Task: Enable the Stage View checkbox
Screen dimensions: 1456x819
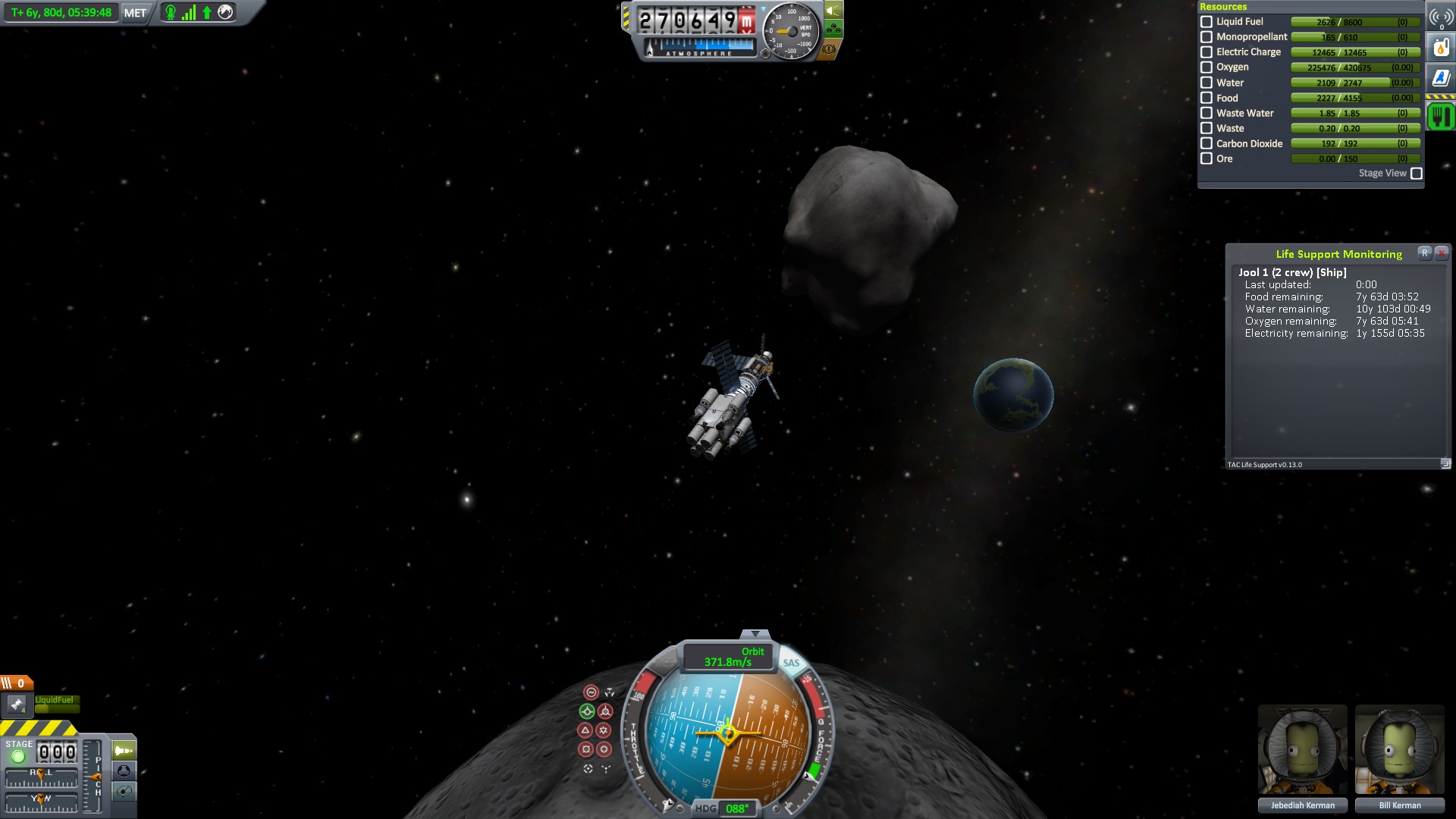Action: coord(1416,174)
